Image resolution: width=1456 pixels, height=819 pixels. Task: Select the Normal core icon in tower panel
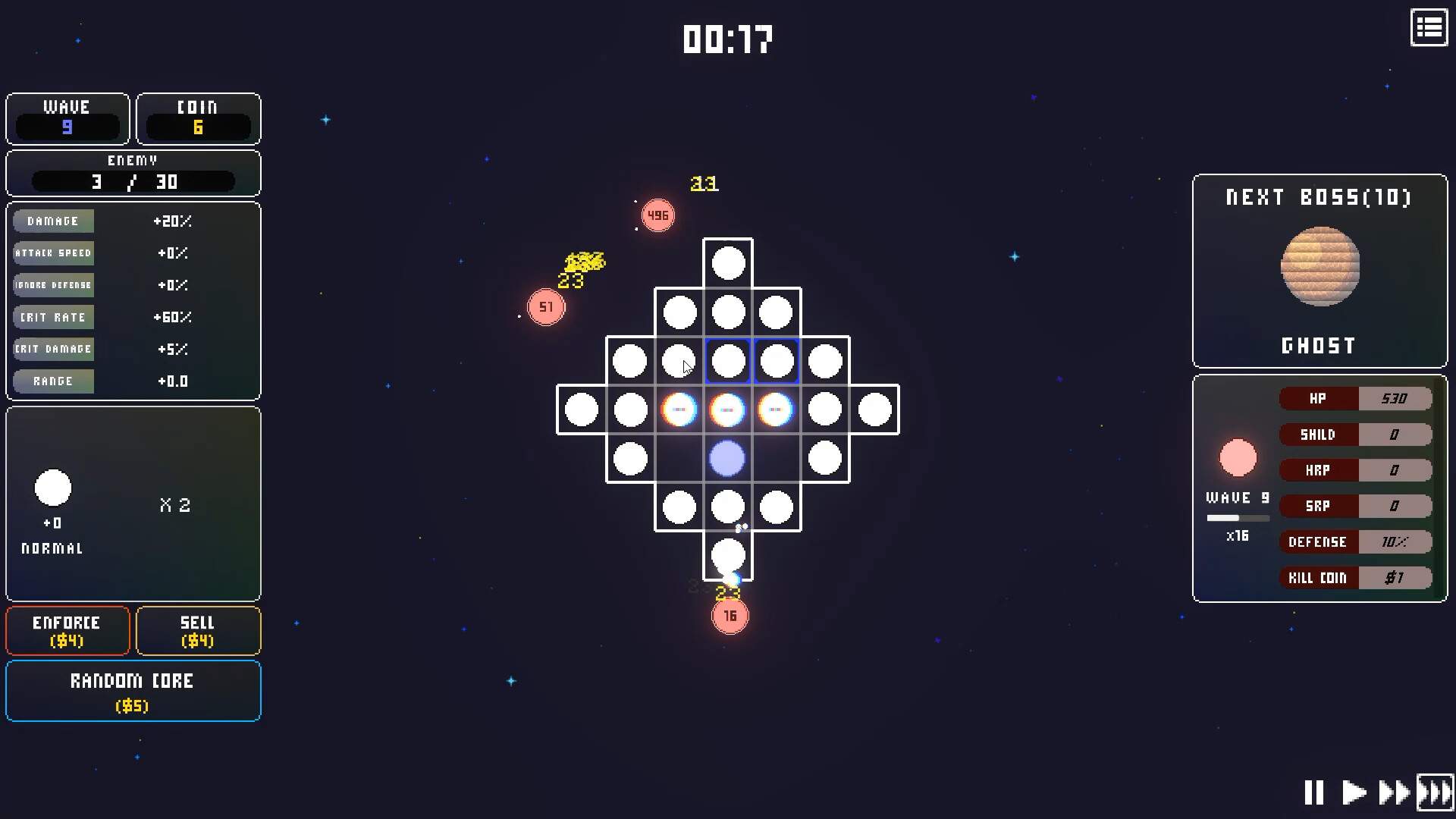pyautogui.click(x=53, y=488)
